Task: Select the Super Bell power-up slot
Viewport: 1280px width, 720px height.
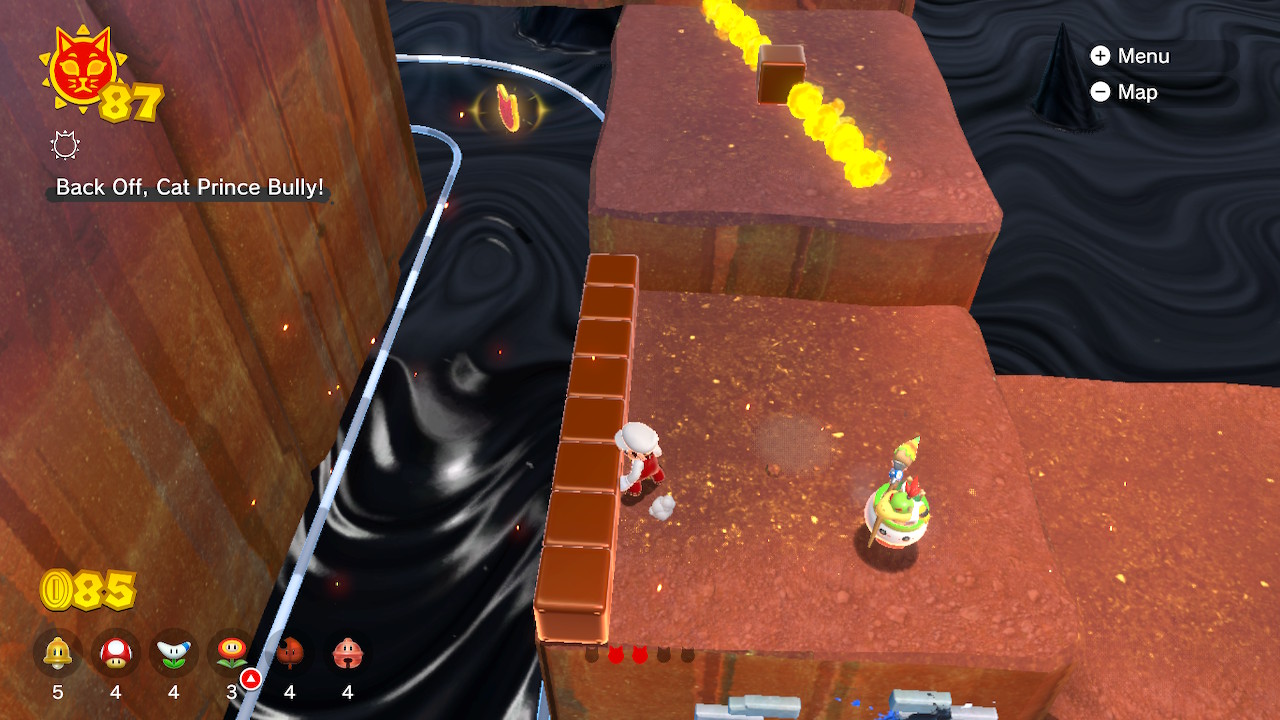Action: [58, 655]
